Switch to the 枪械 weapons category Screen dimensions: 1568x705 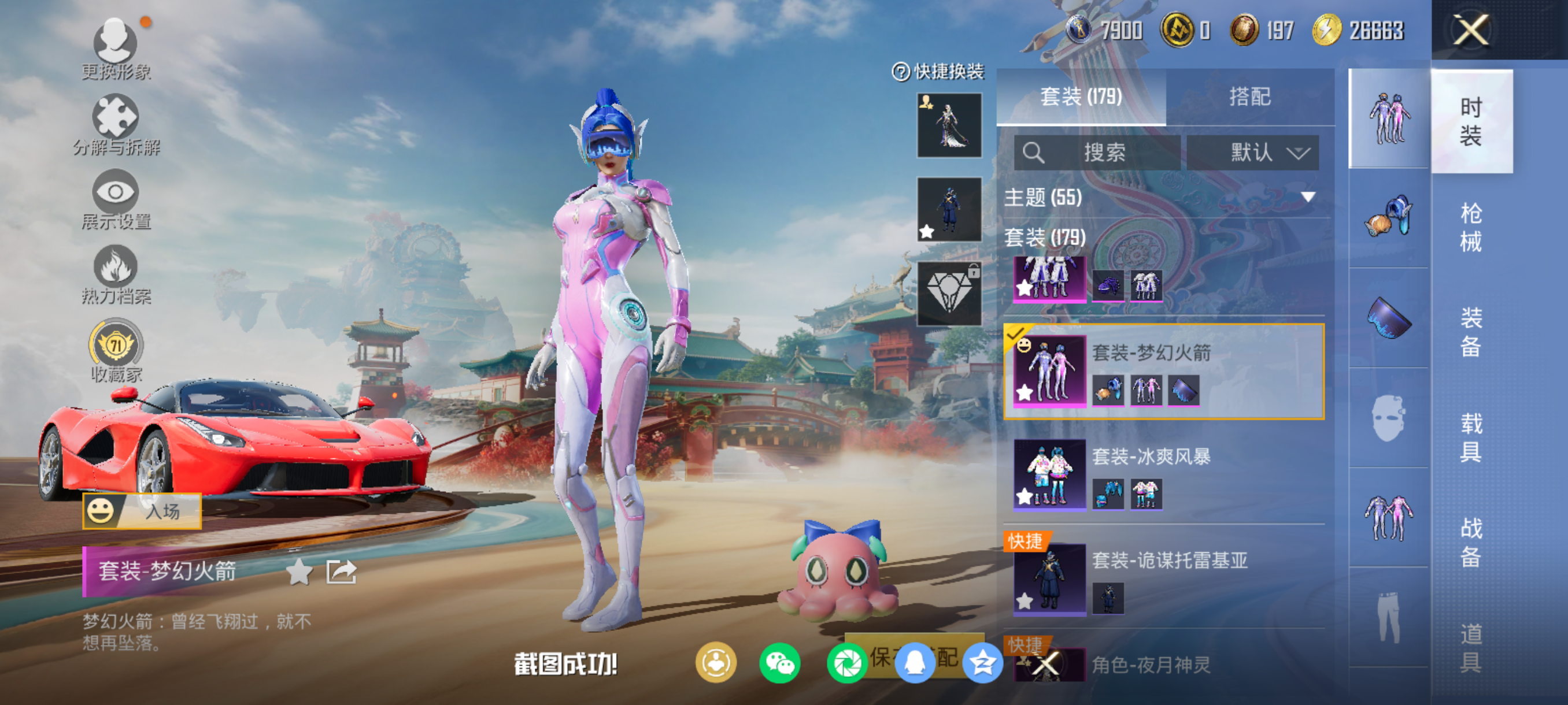1471,227
